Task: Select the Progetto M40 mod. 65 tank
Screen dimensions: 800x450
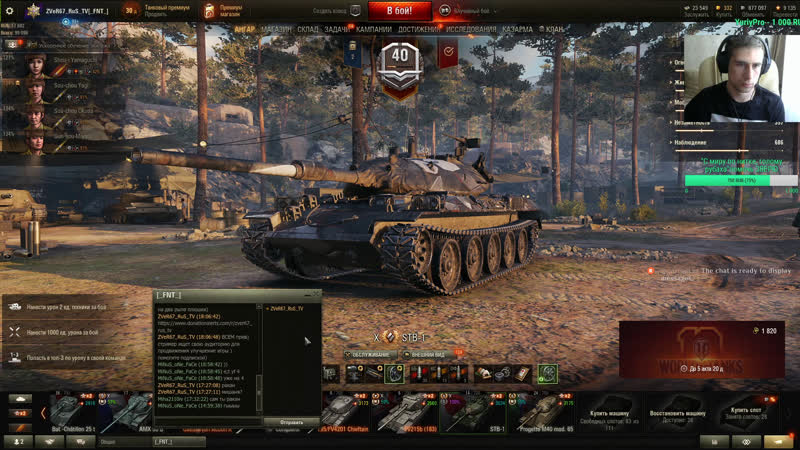Action: click(545, 412)
